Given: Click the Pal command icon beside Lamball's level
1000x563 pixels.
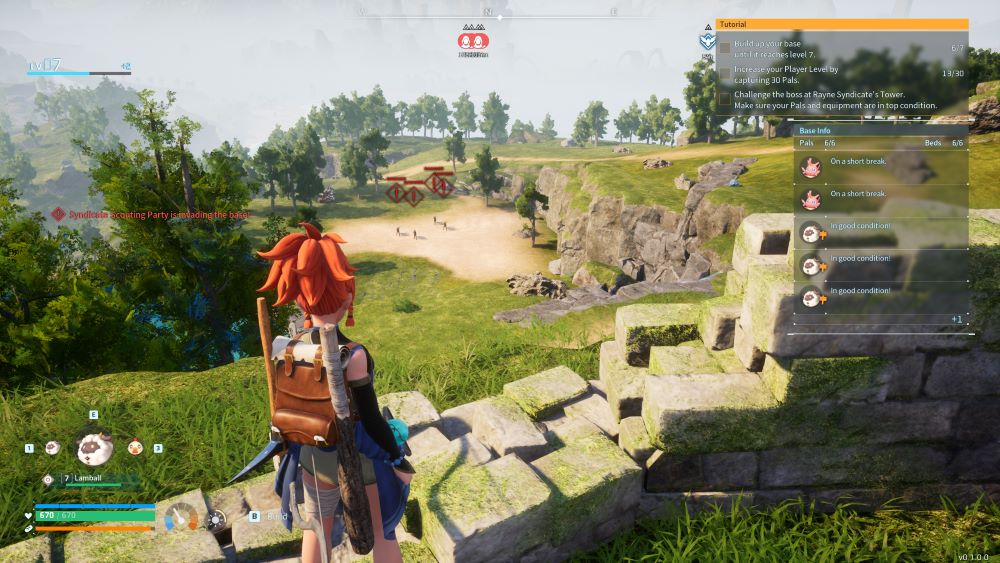Looking at the screenshot, I should point(48,479).
